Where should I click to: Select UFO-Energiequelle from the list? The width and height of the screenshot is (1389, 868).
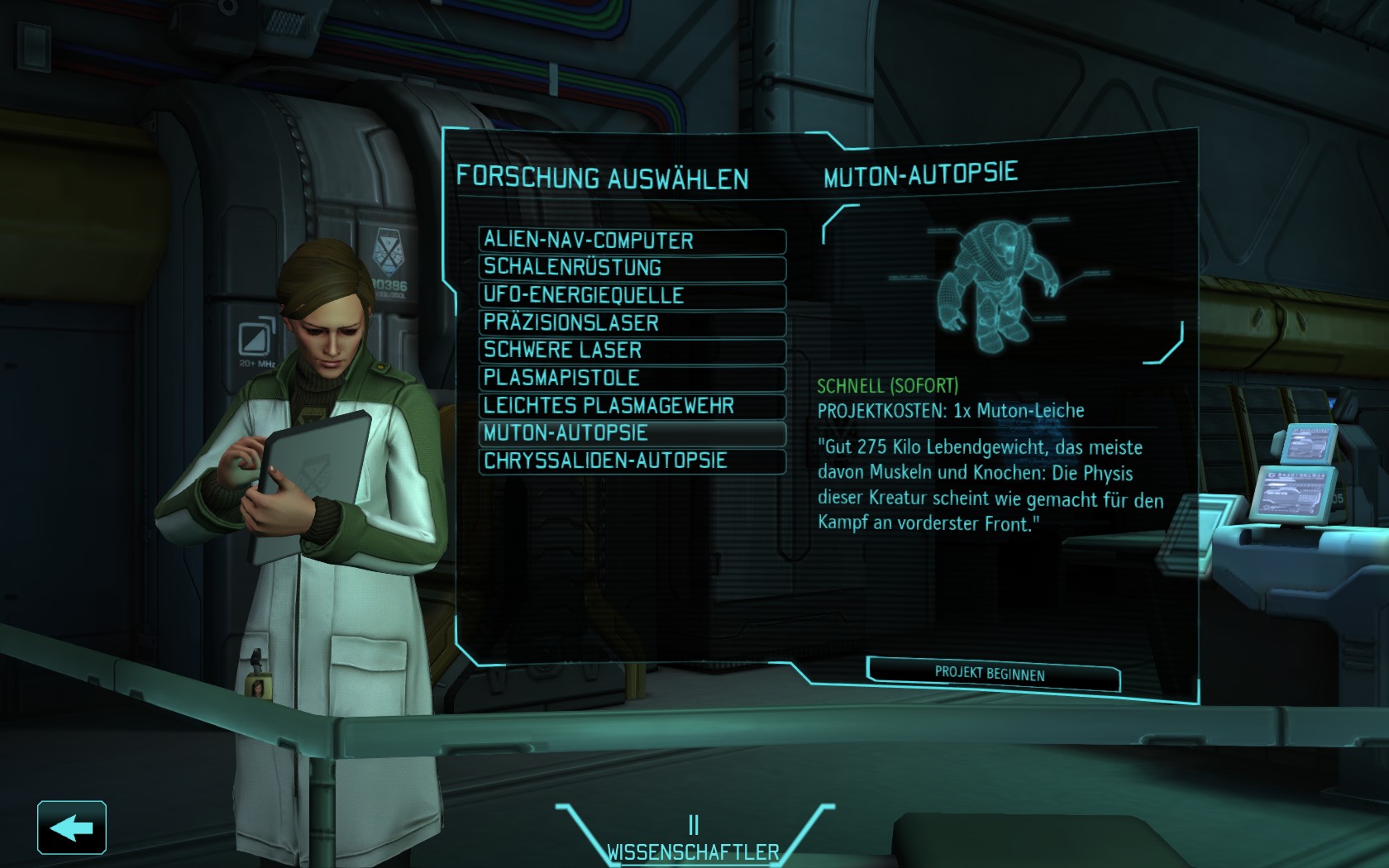tap(632, 296)
